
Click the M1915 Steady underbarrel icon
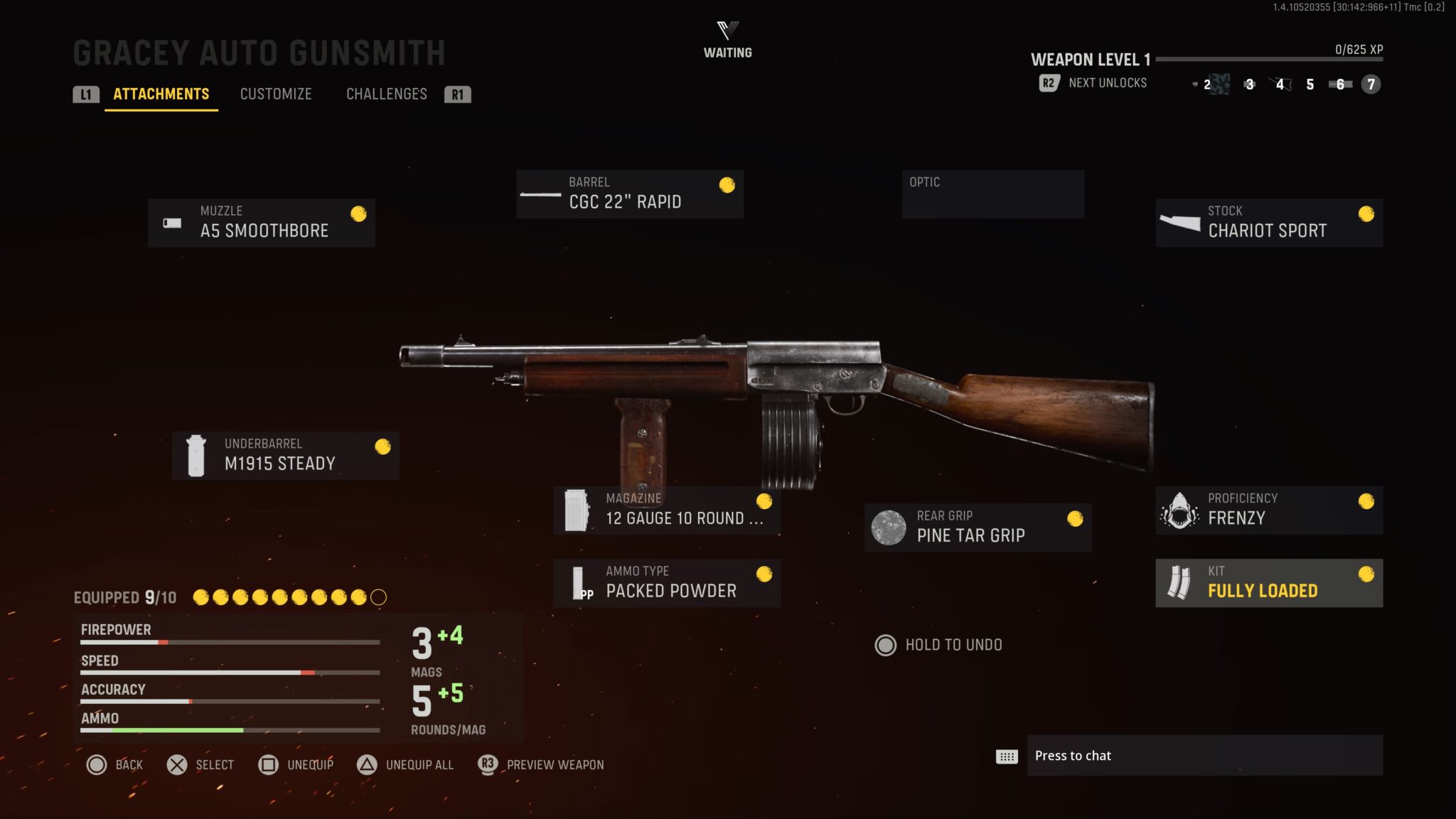click(194, 454)
